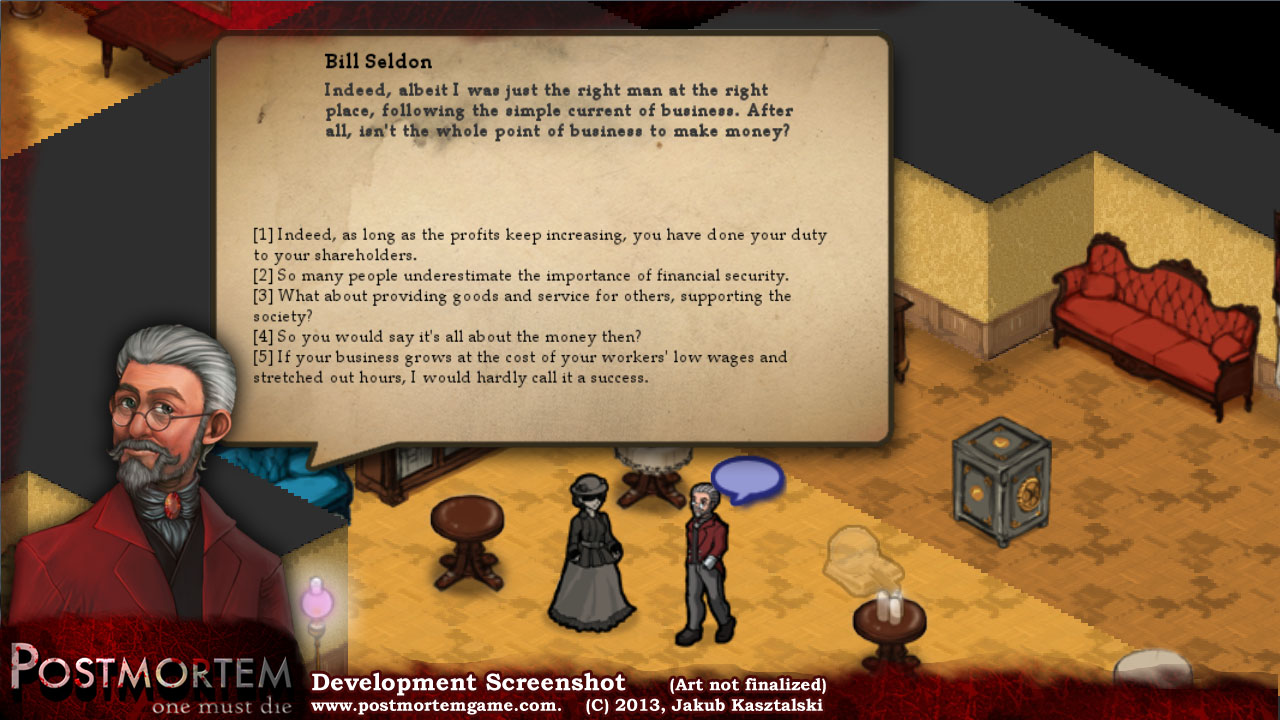Viewport: 1280px width, 720px height.
Task: Select option 4 asking if it's all about money
Action: coord(500,337)
